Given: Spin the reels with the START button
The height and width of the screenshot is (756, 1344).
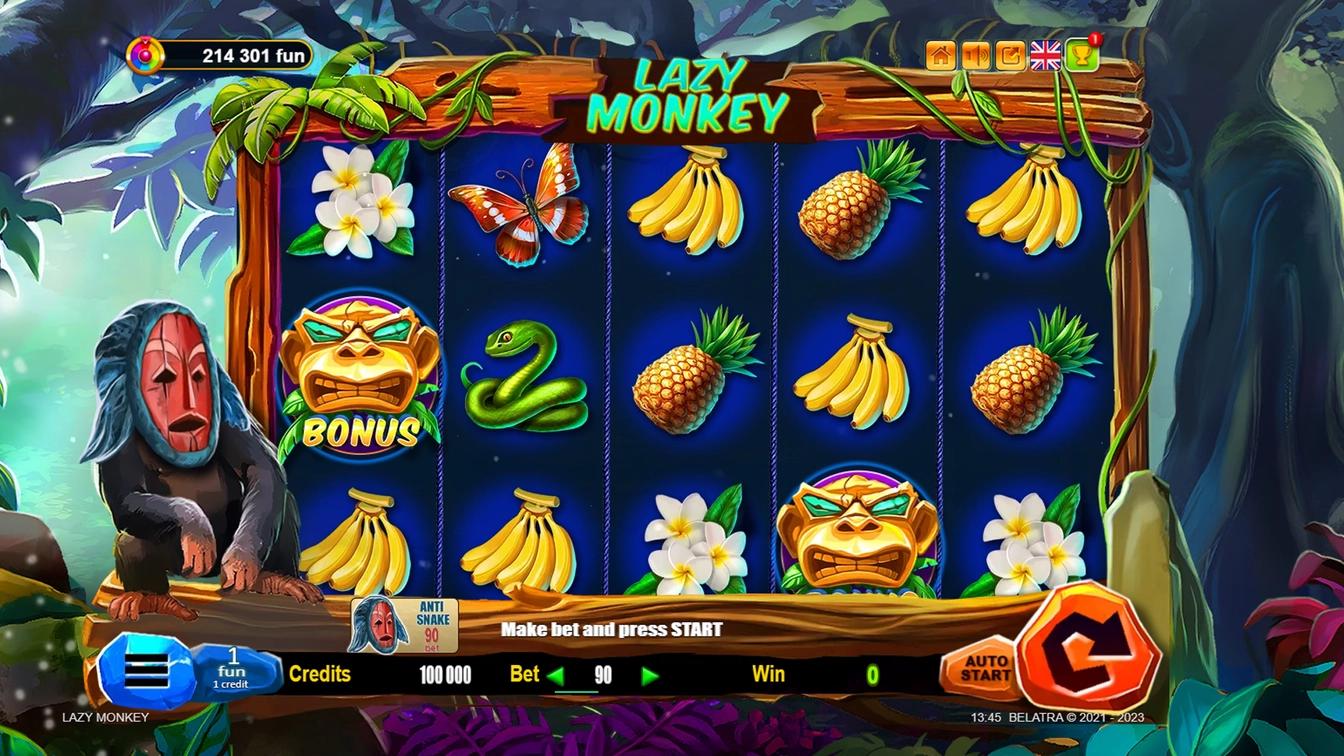Looking at the screenshot, I should pos(1088,648).
